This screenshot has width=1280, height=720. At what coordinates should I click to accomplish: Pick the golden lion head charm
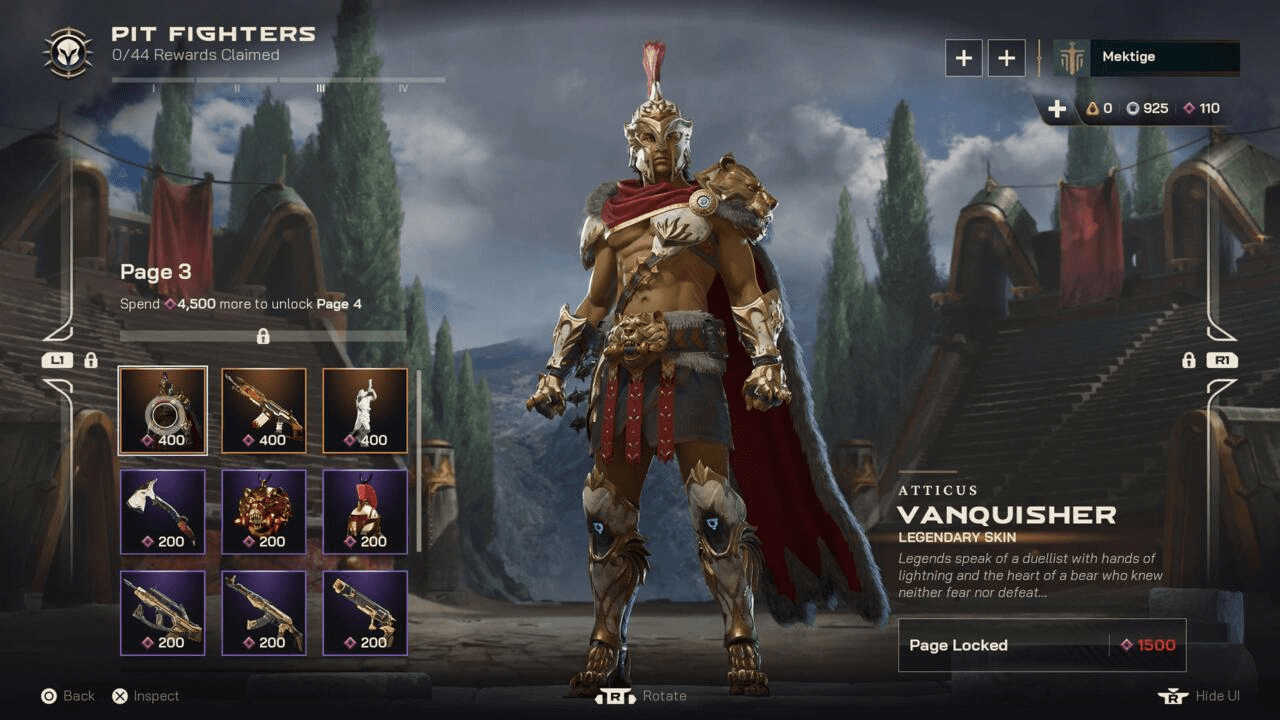(264, 511)
